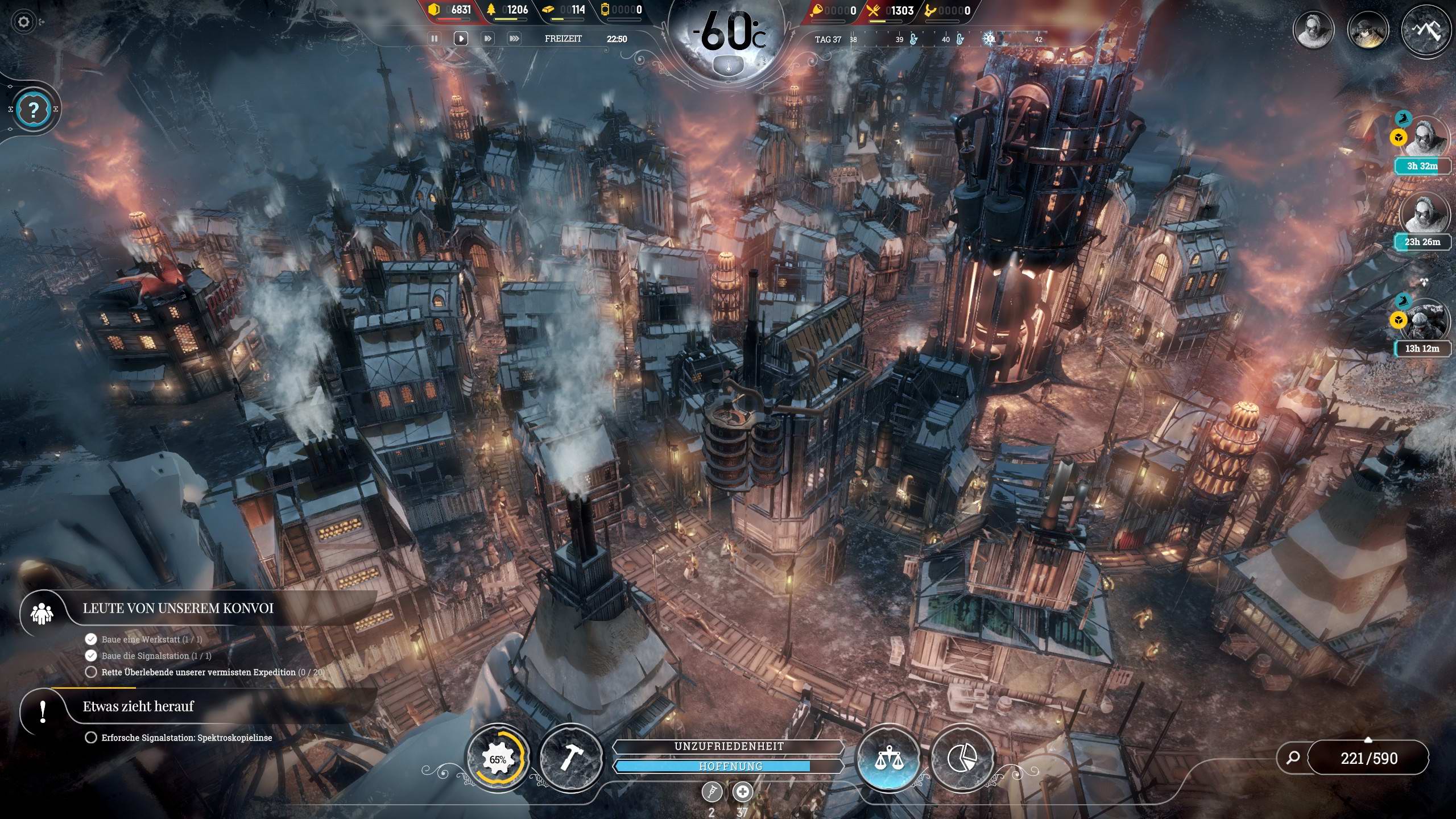The width and height of the screenshot is (1456, 819).
Task: Open the hammer construction menu
Action: click(x=570, y=759)
